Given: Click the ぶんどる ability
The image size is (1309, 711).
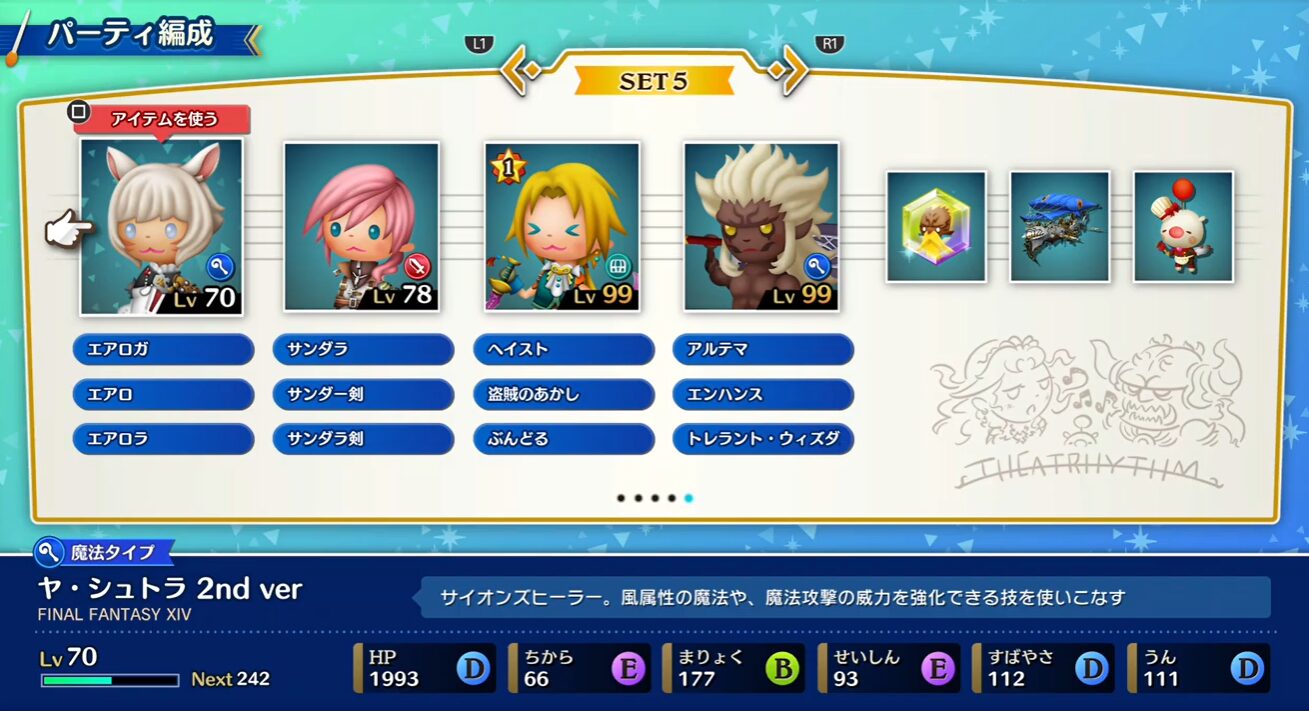Looking at the screenshot, I should pos(563,439).
